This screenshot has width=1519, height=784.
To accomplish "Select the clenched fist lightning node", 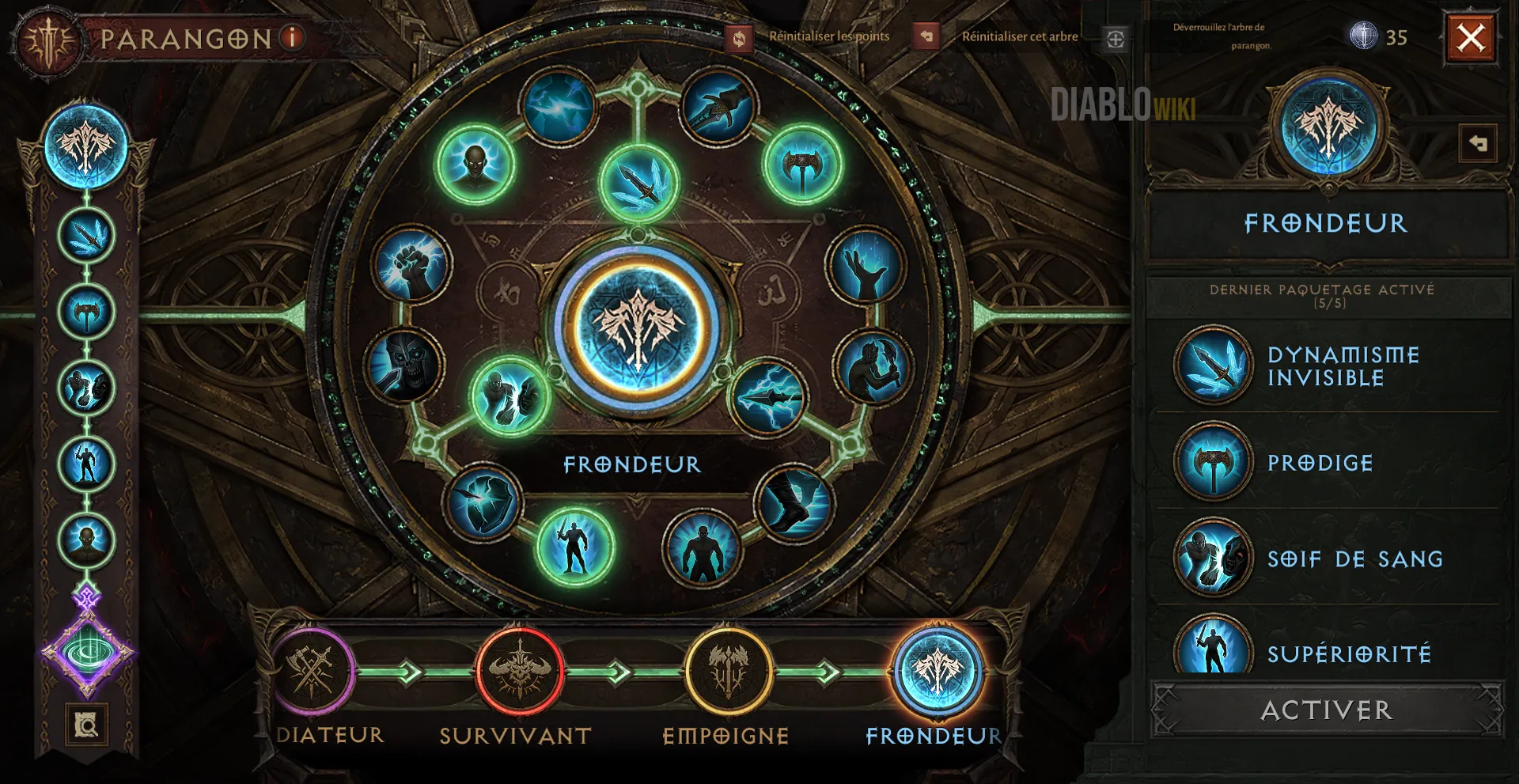I will 411,266.
